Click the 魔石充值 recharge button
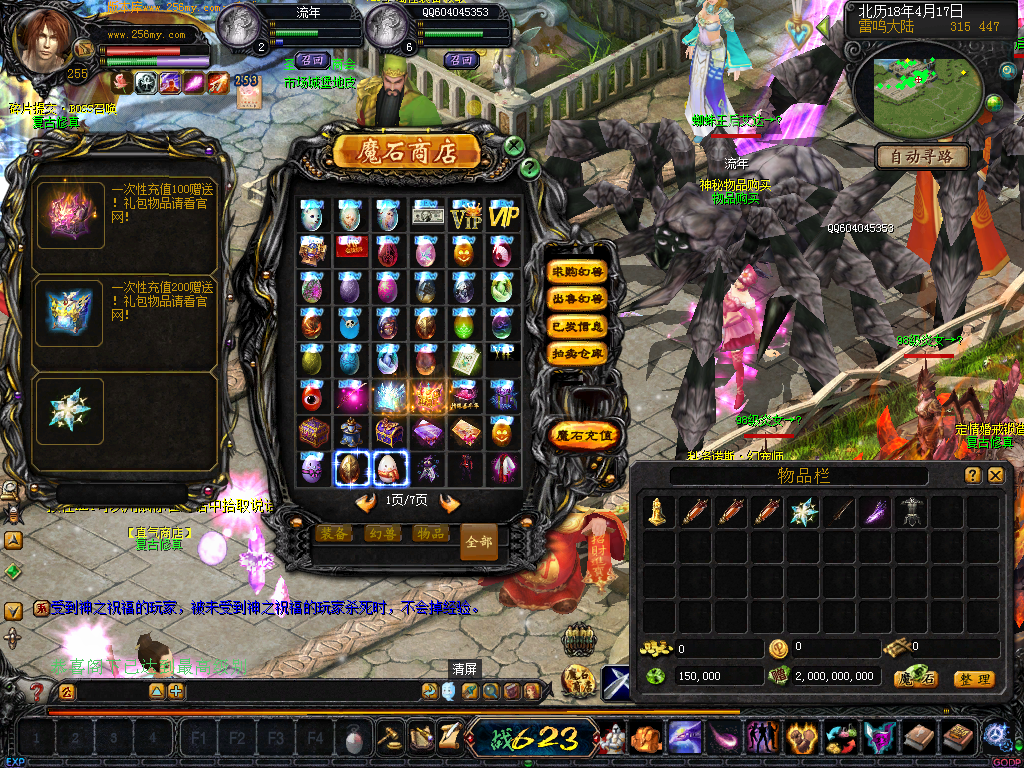This screenshot has width=1024, height=768. 585,435
